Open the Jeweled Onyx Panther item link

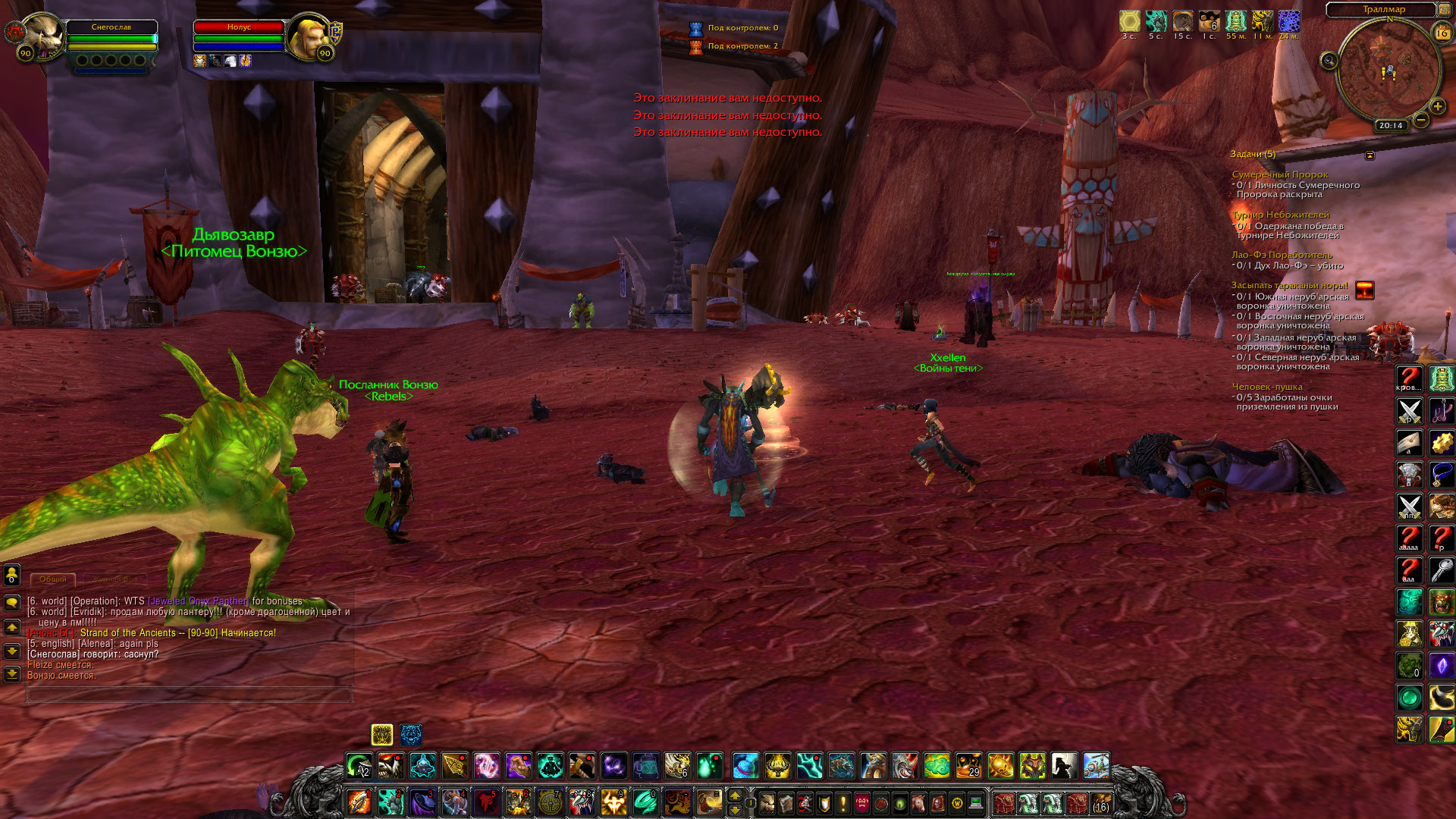click(198, 601)
